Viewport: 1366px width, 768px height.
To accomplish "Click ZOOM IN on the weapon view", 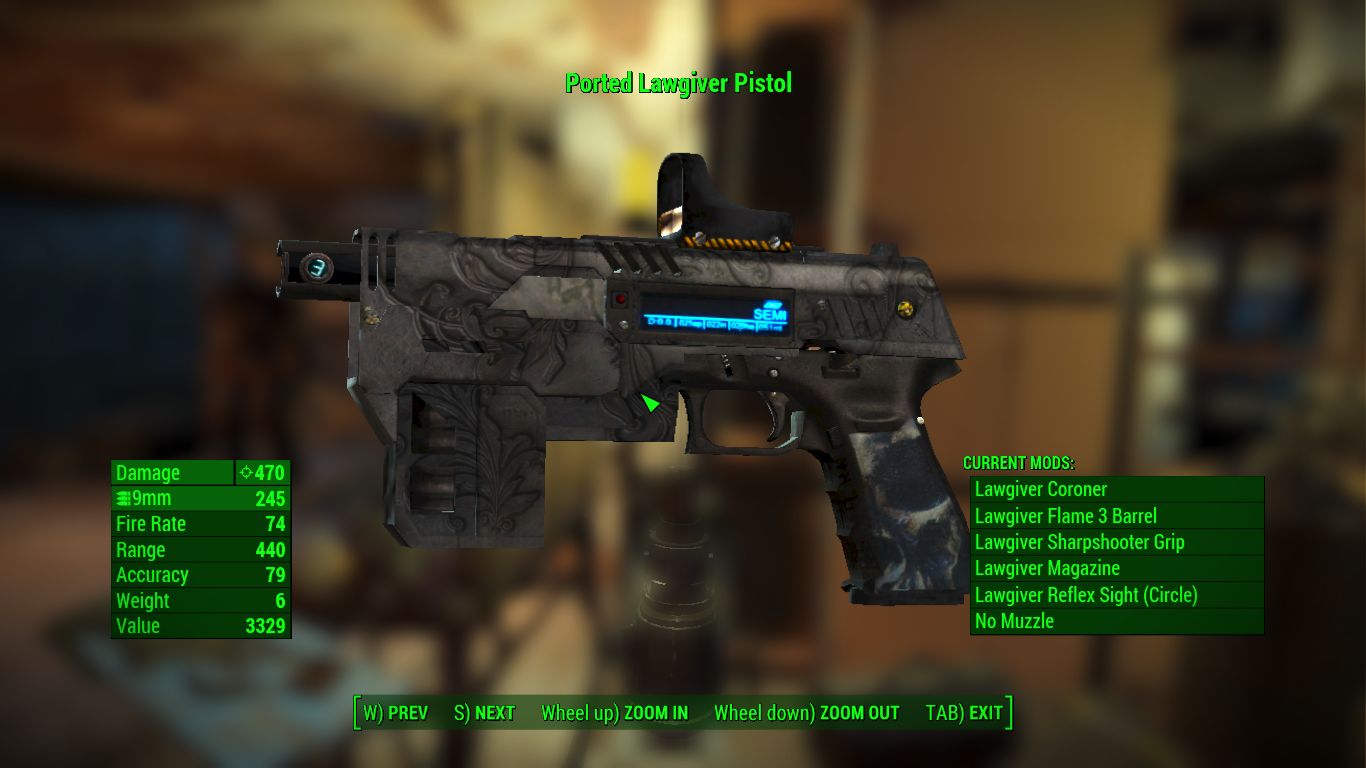I will pos(614,713).
